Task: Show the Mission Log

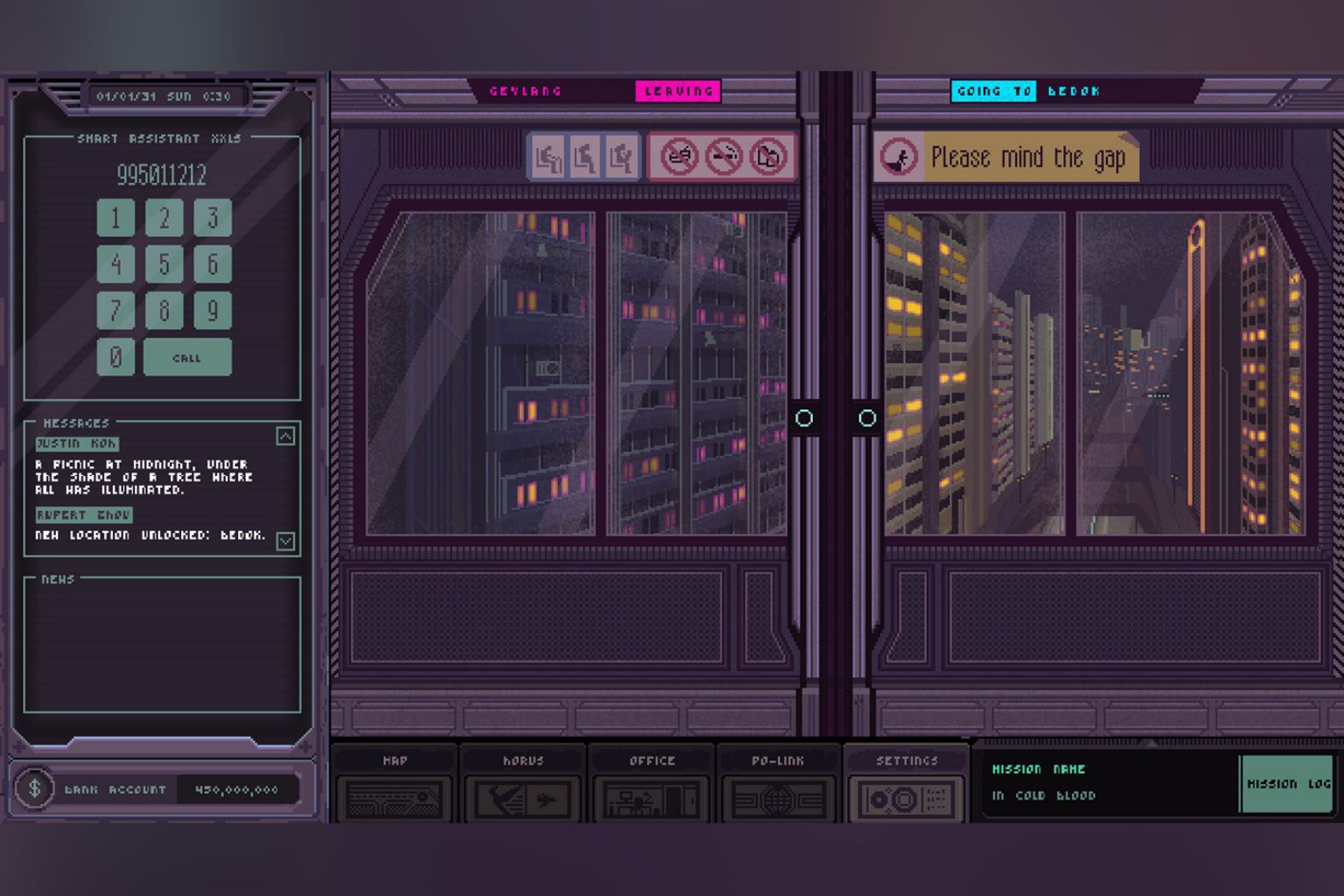Action: (x=1287, y=784)
